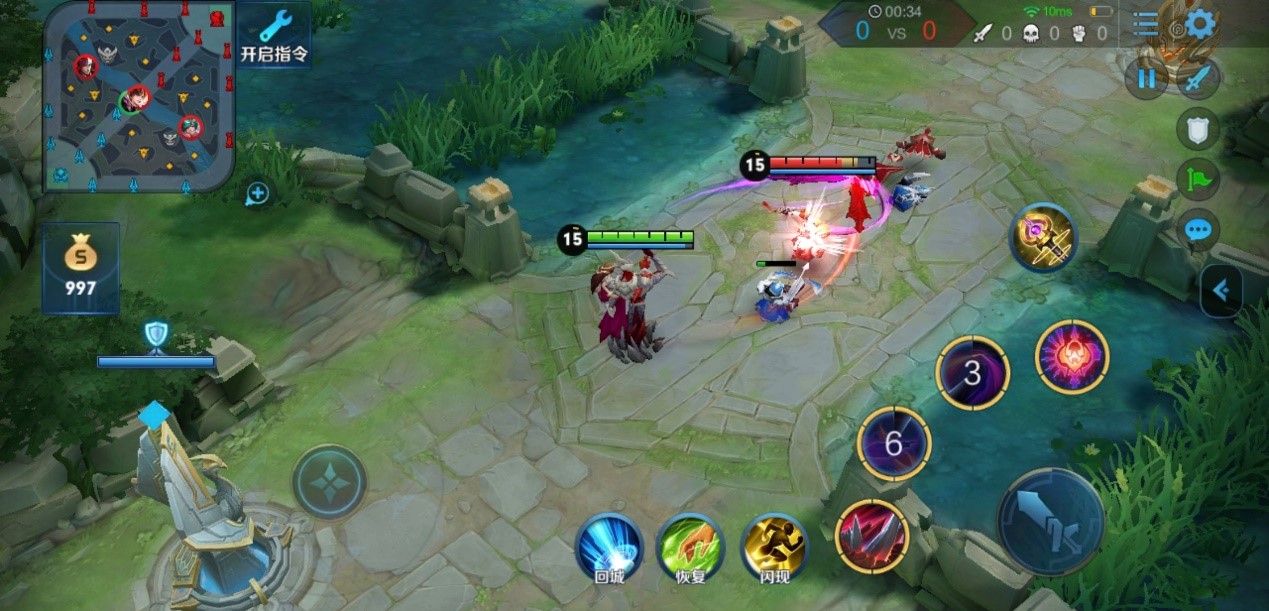
Task: Hit the sword basic attack button
Action: tap(1050, 521)
